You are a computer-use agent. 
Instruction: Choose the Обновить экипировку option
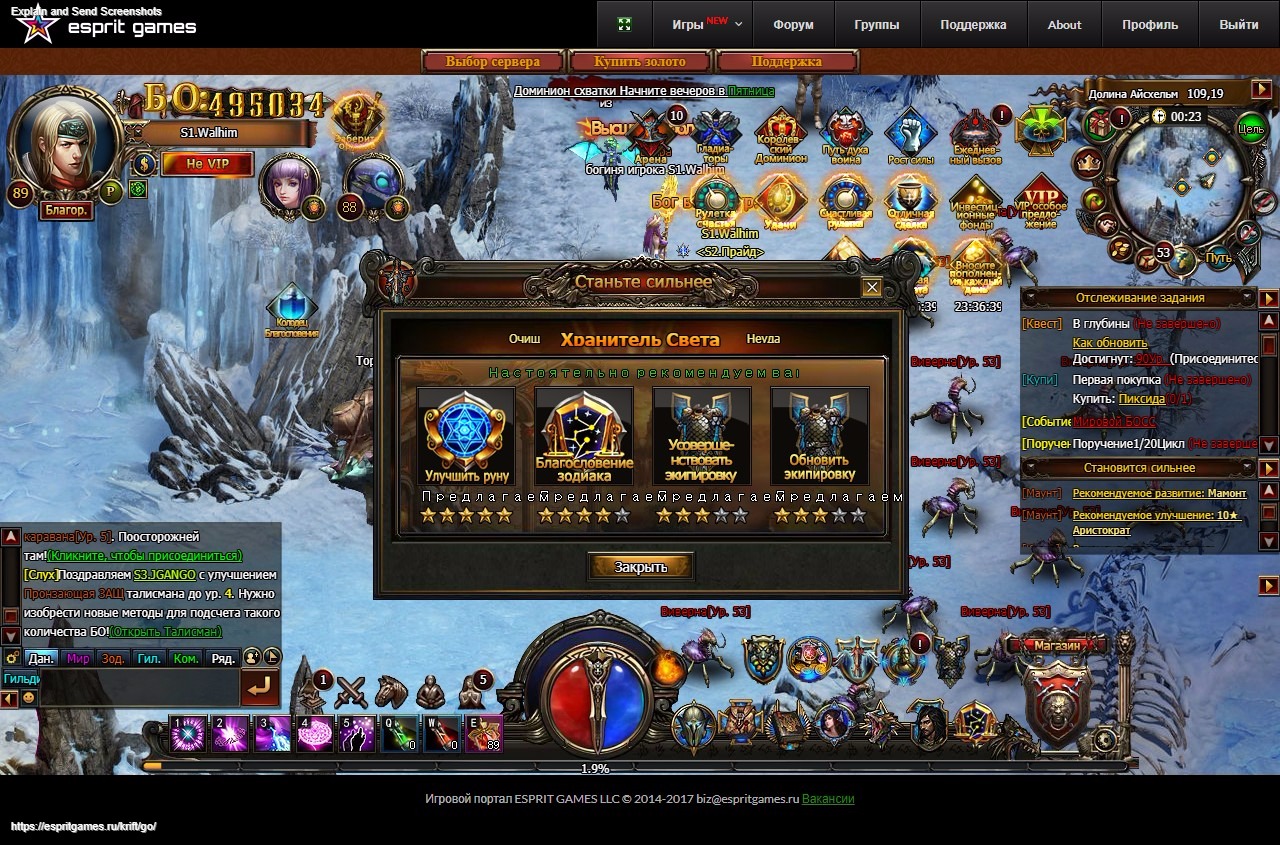pyautogui.click(x=820, y=437)
